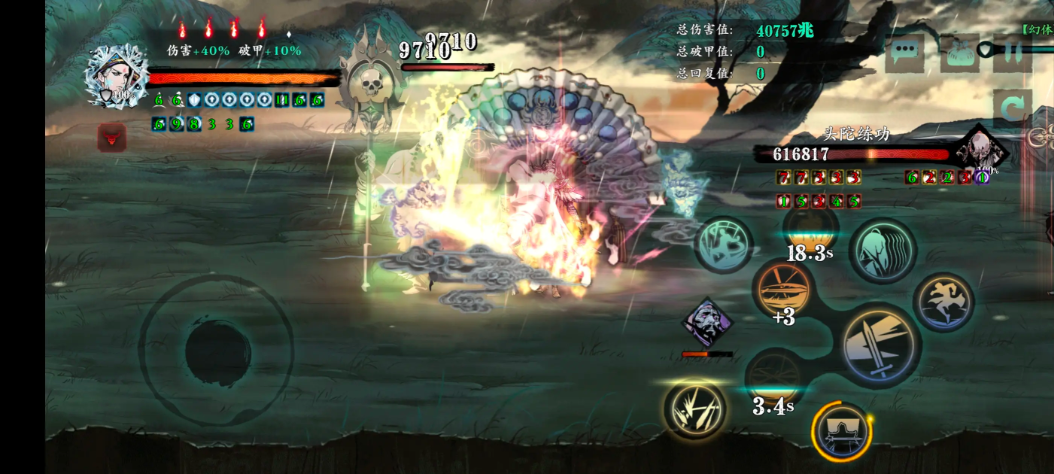Image resolution: width=1054 pixels, height=474 pixels.
Task: Trigger the orange spinning blade skill
Action: point(783,290)
